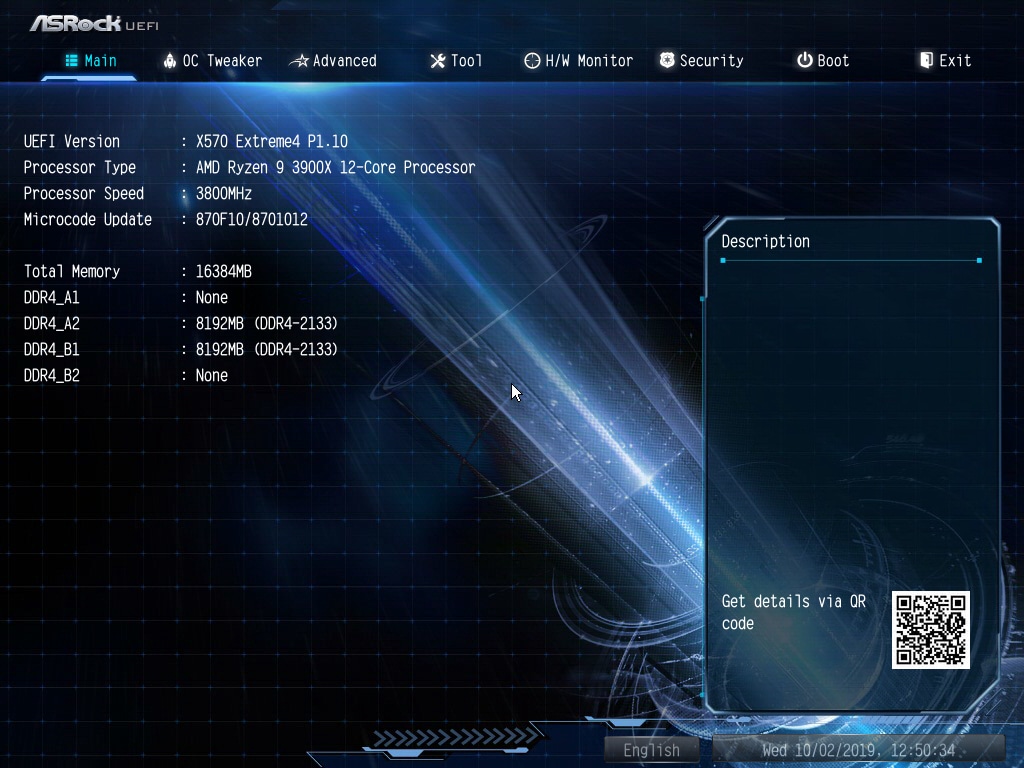Click the date and time display
The height and width of the screenshot is (768, 1024).
[858, 750]
